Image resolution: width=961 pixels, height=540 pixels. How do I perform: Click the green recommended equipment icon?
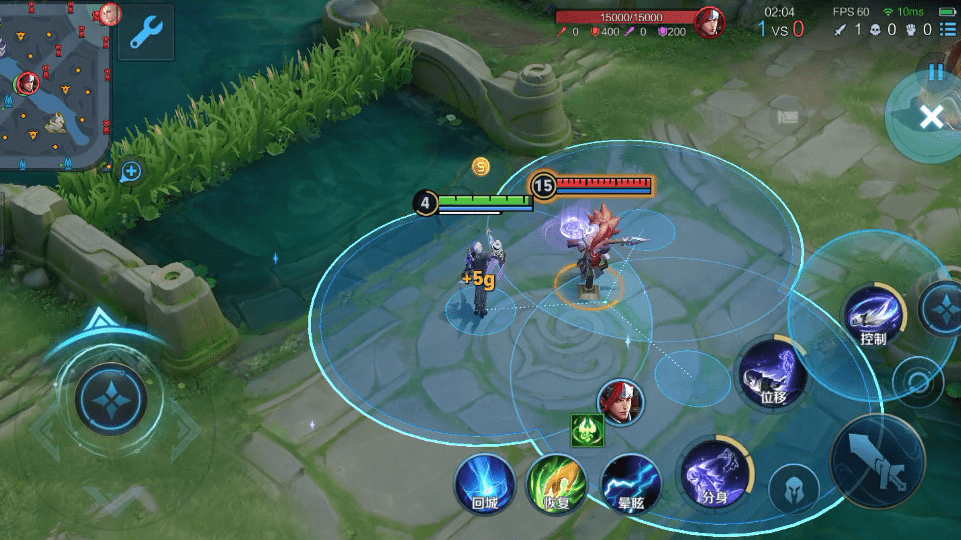(x=586, y=430)
